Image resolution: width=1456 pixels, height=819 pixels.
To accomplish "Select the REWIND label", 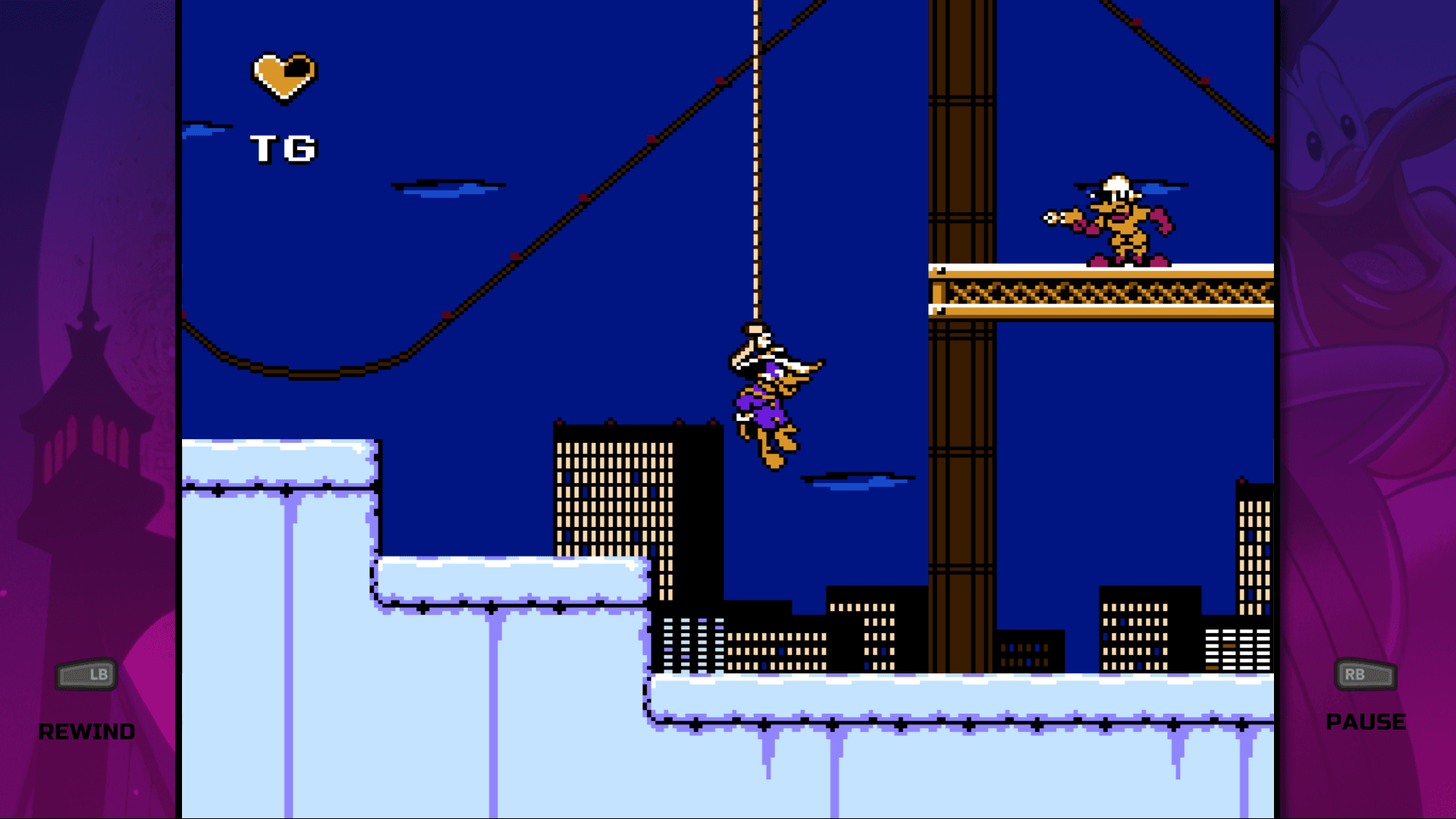I will [87, 732].
